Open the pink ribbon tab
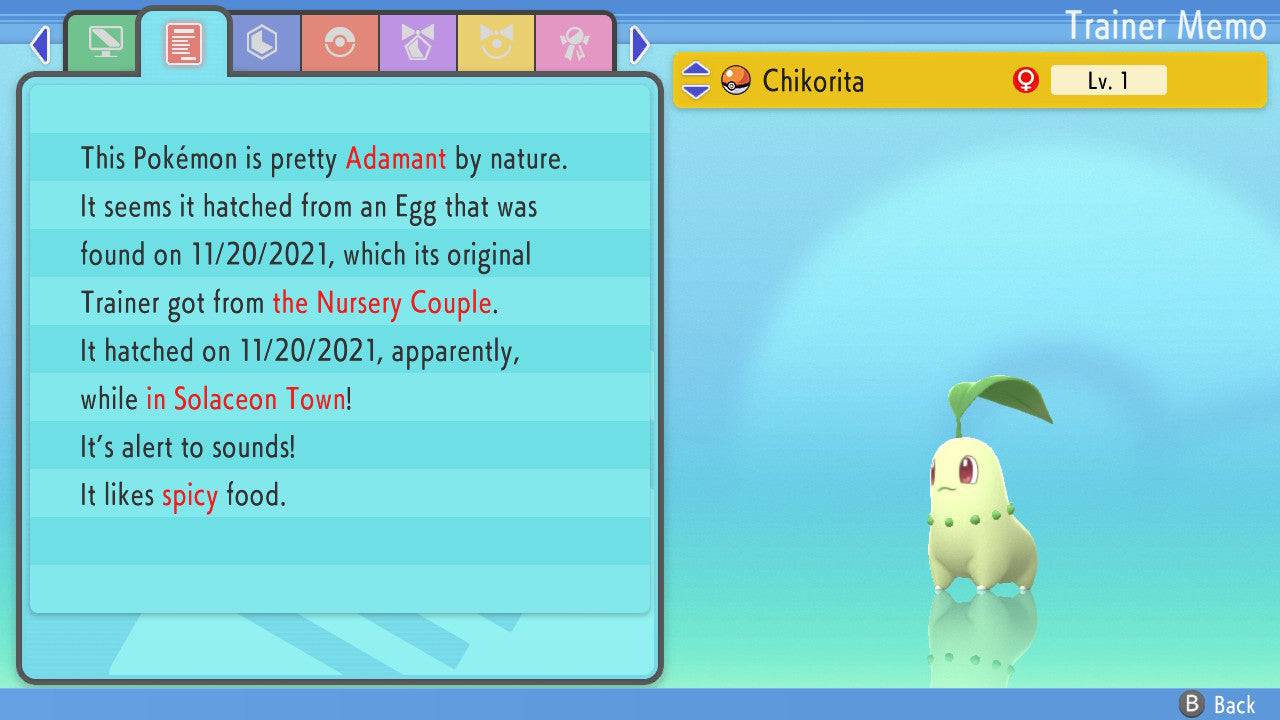 pos(573,43)
